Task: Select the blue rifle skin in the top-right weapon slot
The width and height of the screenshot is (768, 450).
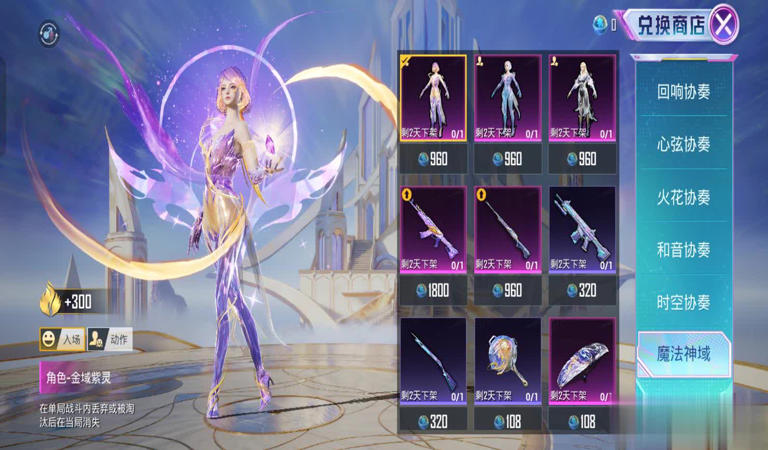Action: [581, 230]
